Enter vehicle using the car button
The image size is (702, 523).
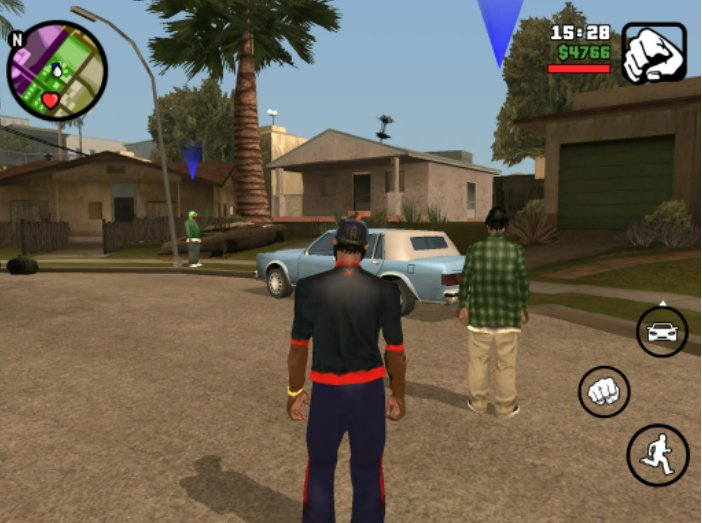pyautogui.click(x=661, y=331)
